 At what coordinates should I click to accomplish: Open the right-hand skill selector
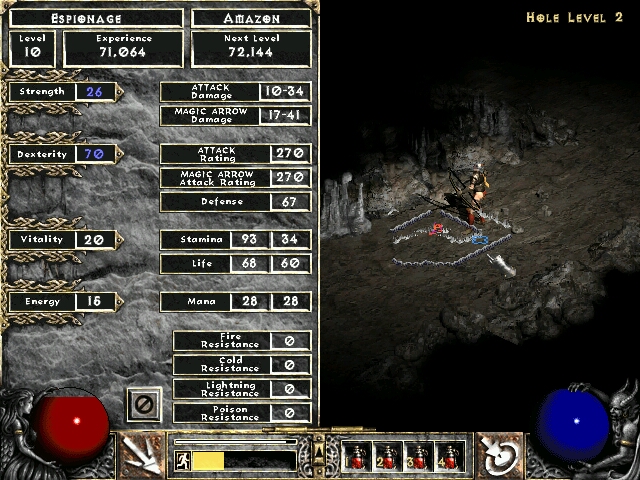click(495, 455)
